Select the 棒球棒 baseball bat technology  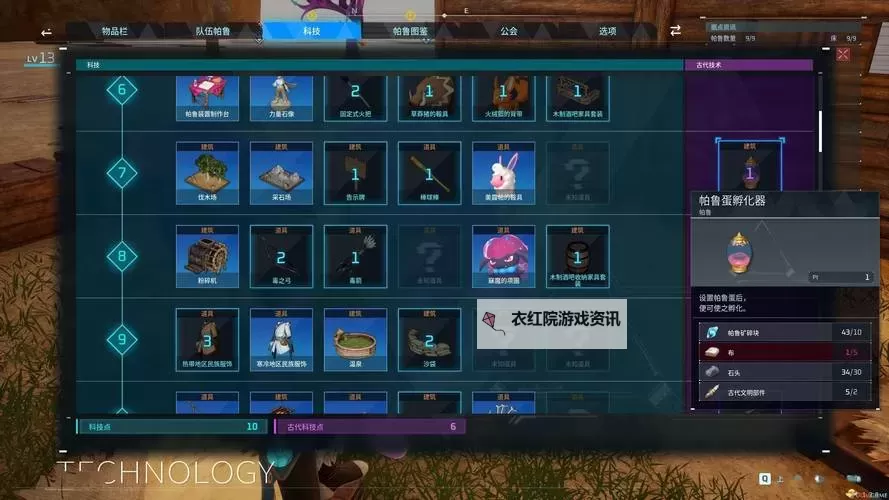coord(429,173)
